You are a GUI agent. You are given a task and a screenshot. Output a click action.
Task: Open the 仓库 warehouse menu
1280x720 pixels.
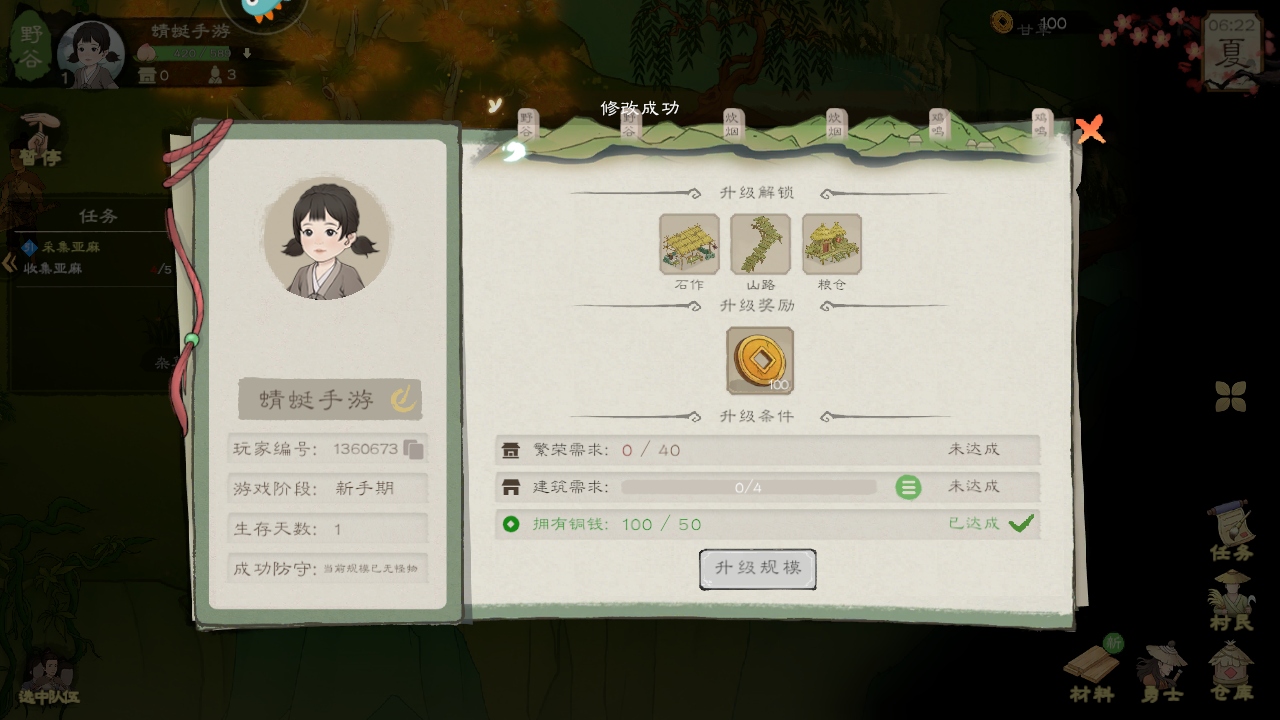pyautogui.click(x=1231, y=670)
